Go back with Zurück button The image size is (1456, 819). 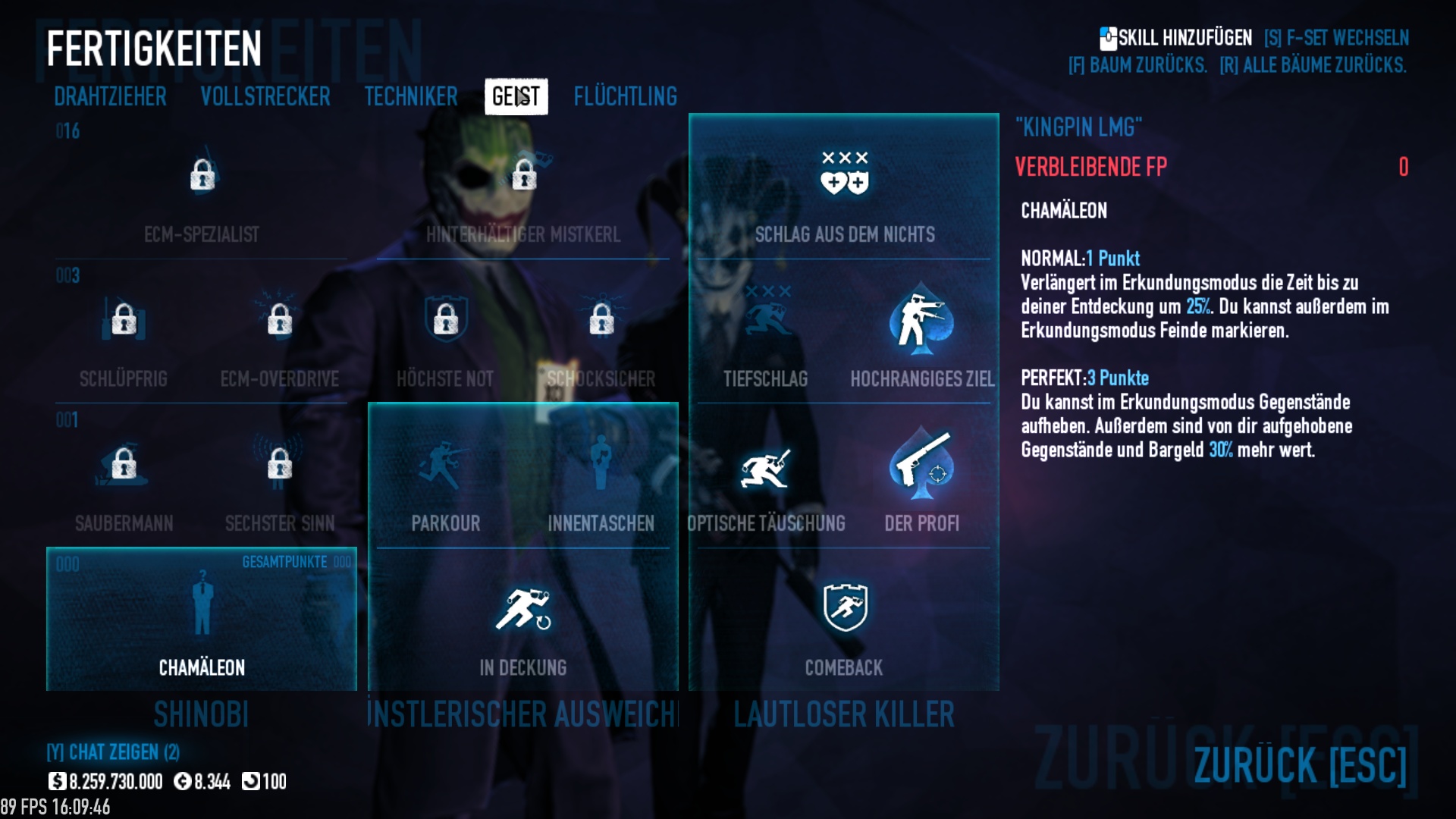tap(1299, 764)
